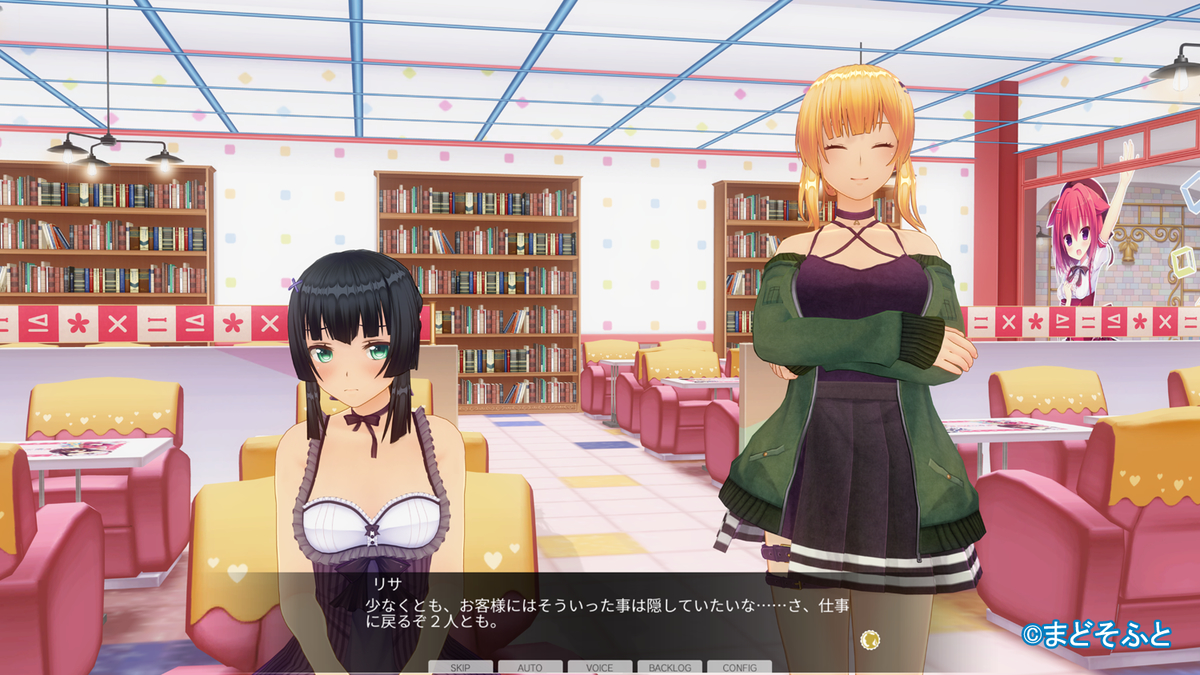Click the SKIP button

click(461, 667)
